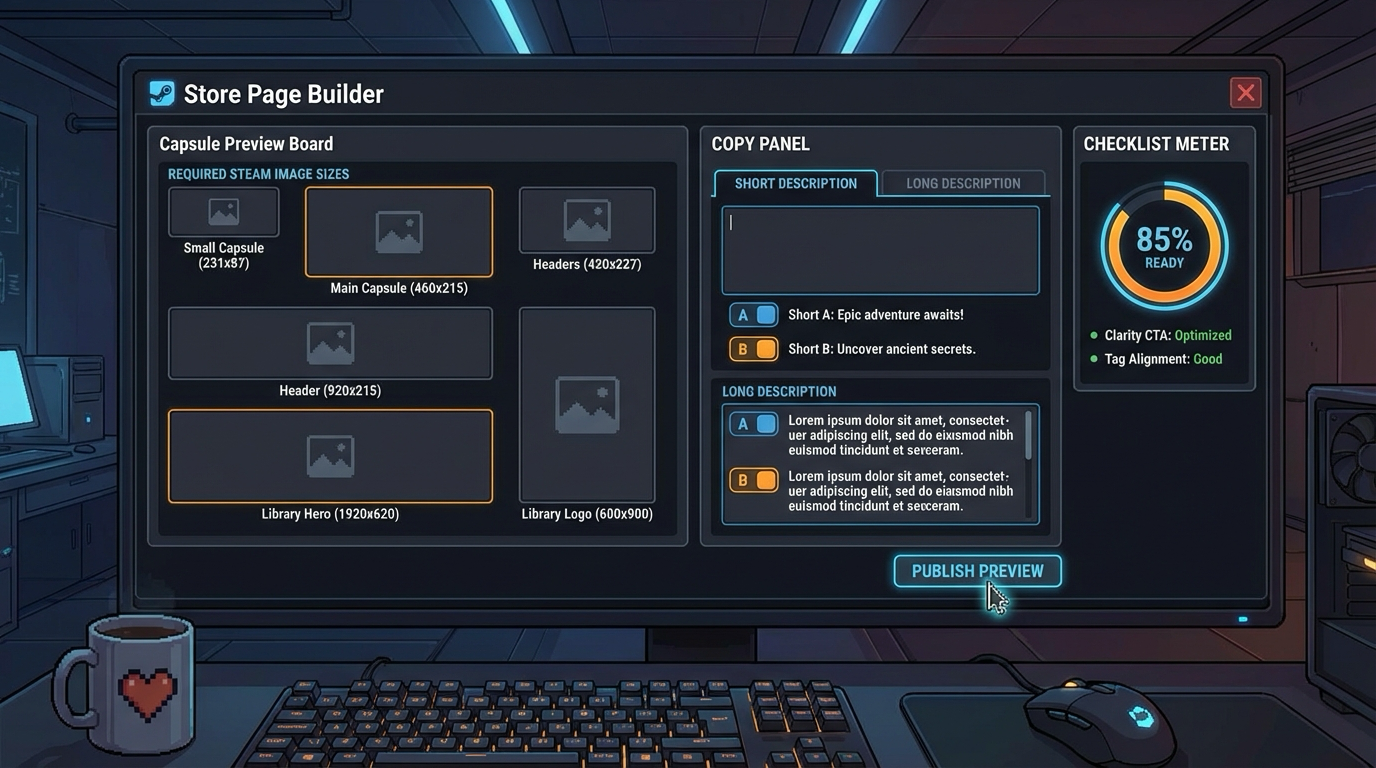Viewport: 1376px width, 768px height.
Task: Choose the Library Hero (1920x620) capsule slot
Action: [329, 455]
